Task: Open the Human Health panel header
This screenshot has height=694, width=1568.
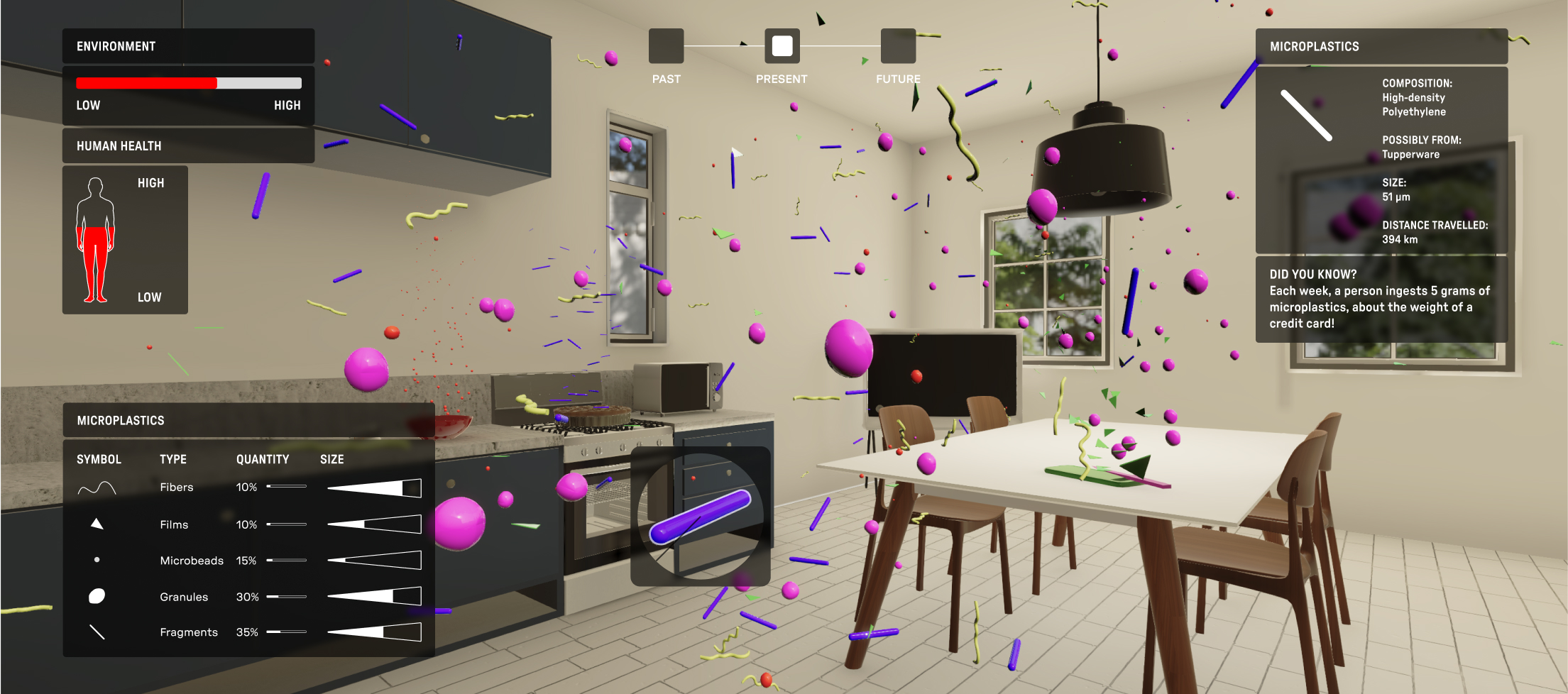Action: point(188,145)
